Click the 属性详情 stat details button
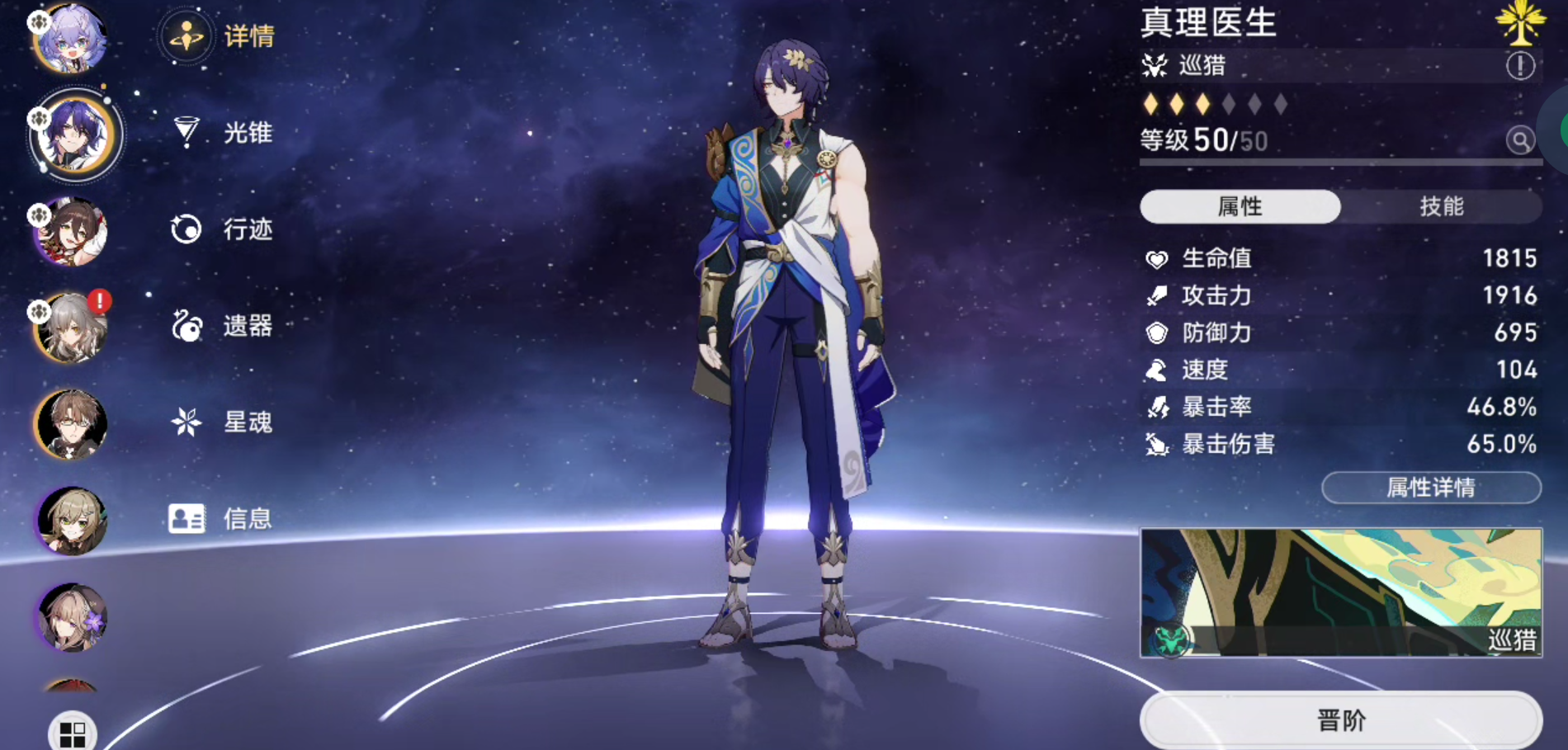The height and width of the screenshot is (750, 1568). [1431, 488]
